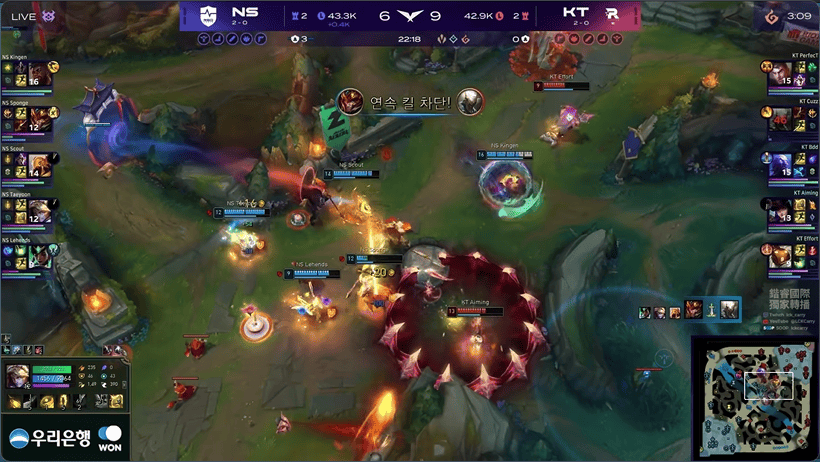Select NS Kingen's champion portrait
Image resolution: width=820 pixels, height=462 pixels.
(40, 75)
